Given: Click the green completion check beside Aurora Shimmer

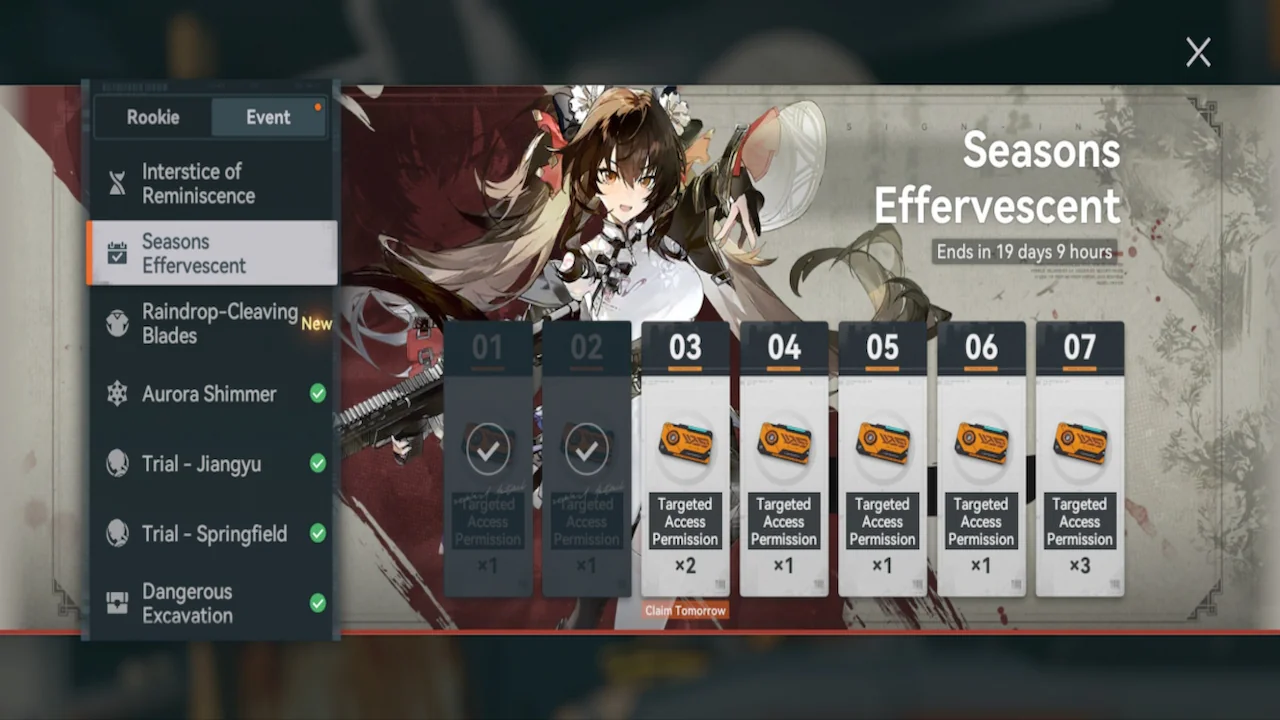Looking at the screenshot, I should tap(317, 394).
